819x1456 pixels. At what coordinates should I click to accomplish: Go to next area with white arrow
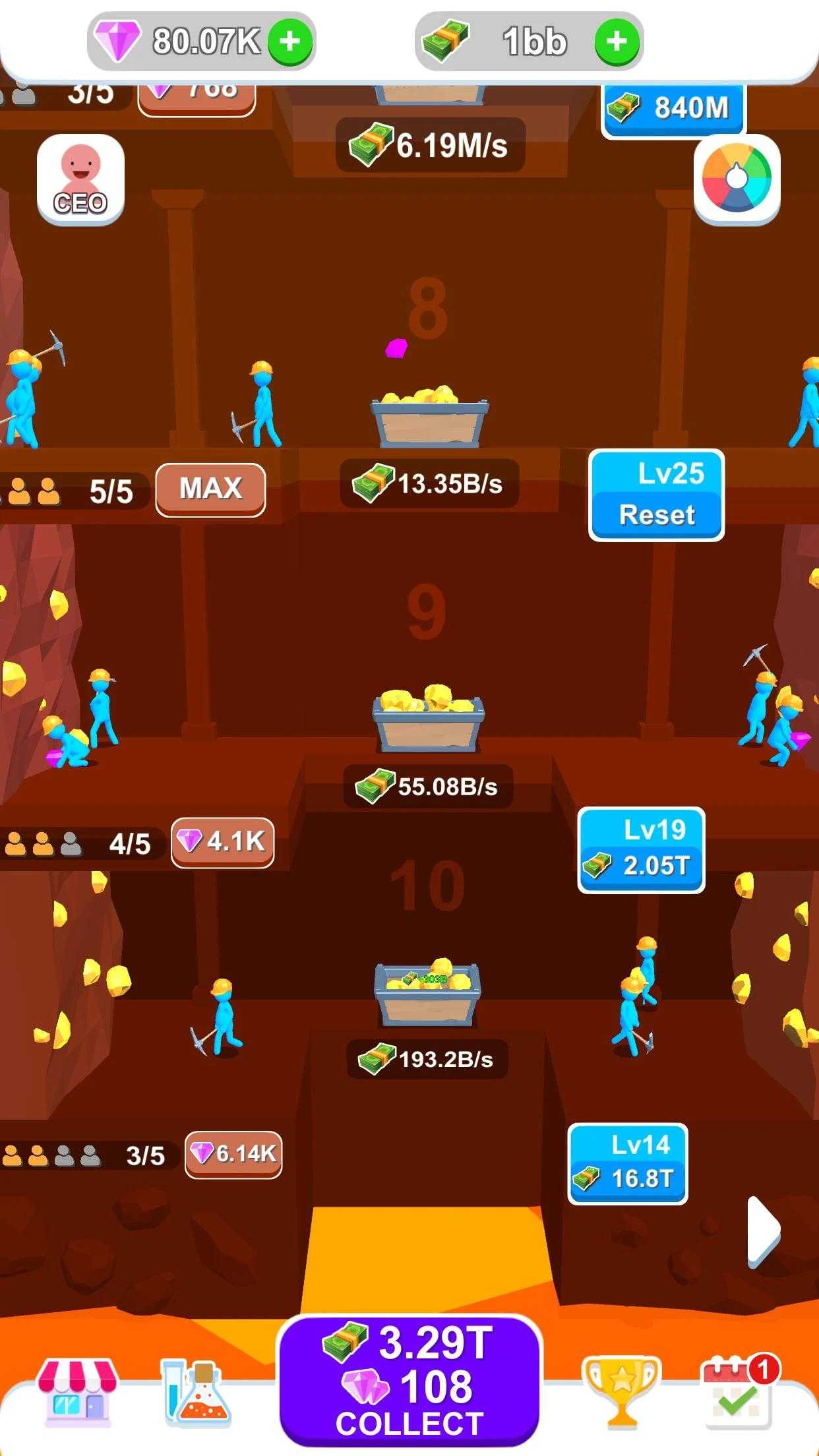pyautogui.click(x=764, y=1232)
